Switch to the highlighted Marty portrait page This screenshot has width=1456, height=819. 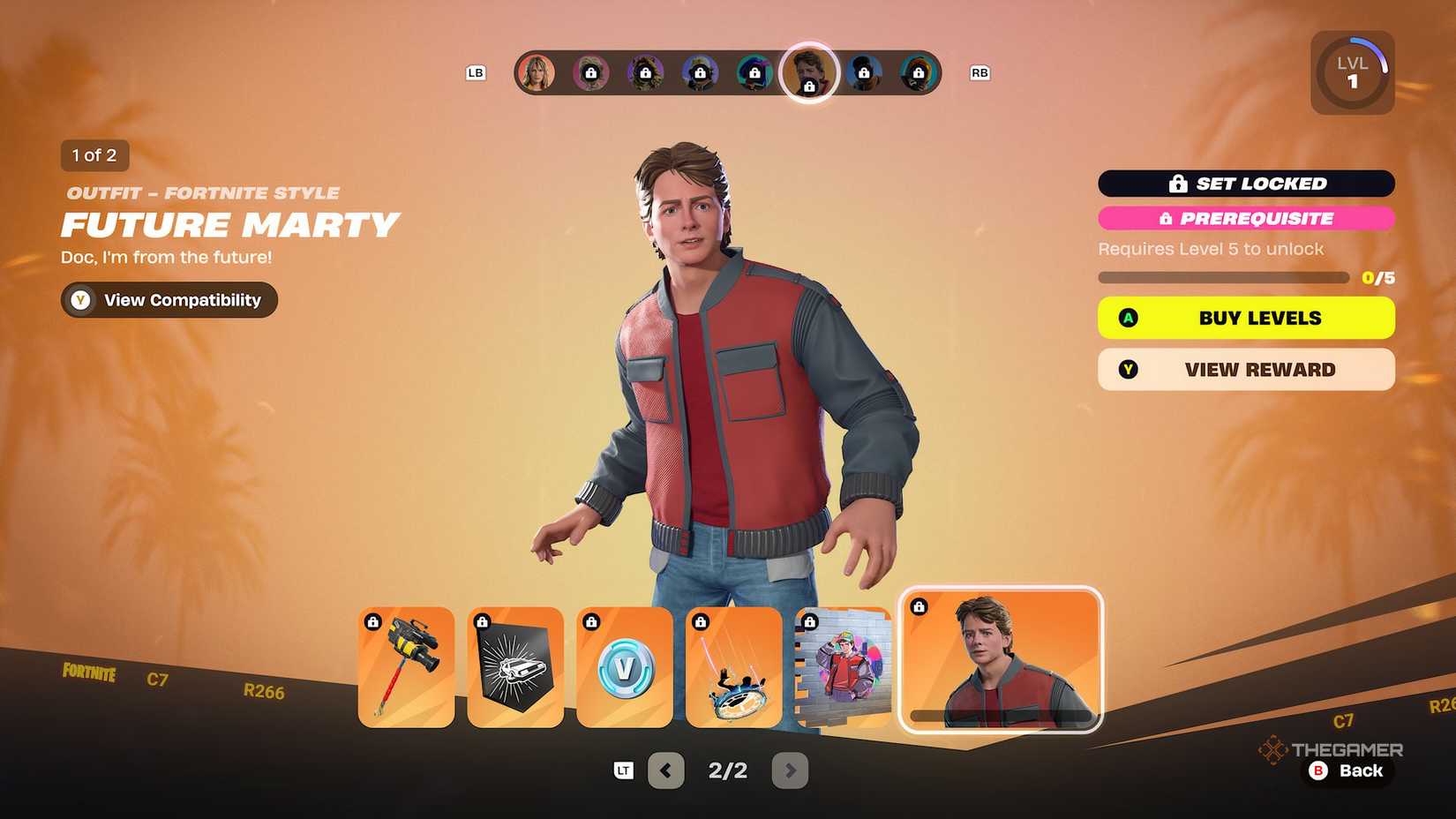pos(808,73)
